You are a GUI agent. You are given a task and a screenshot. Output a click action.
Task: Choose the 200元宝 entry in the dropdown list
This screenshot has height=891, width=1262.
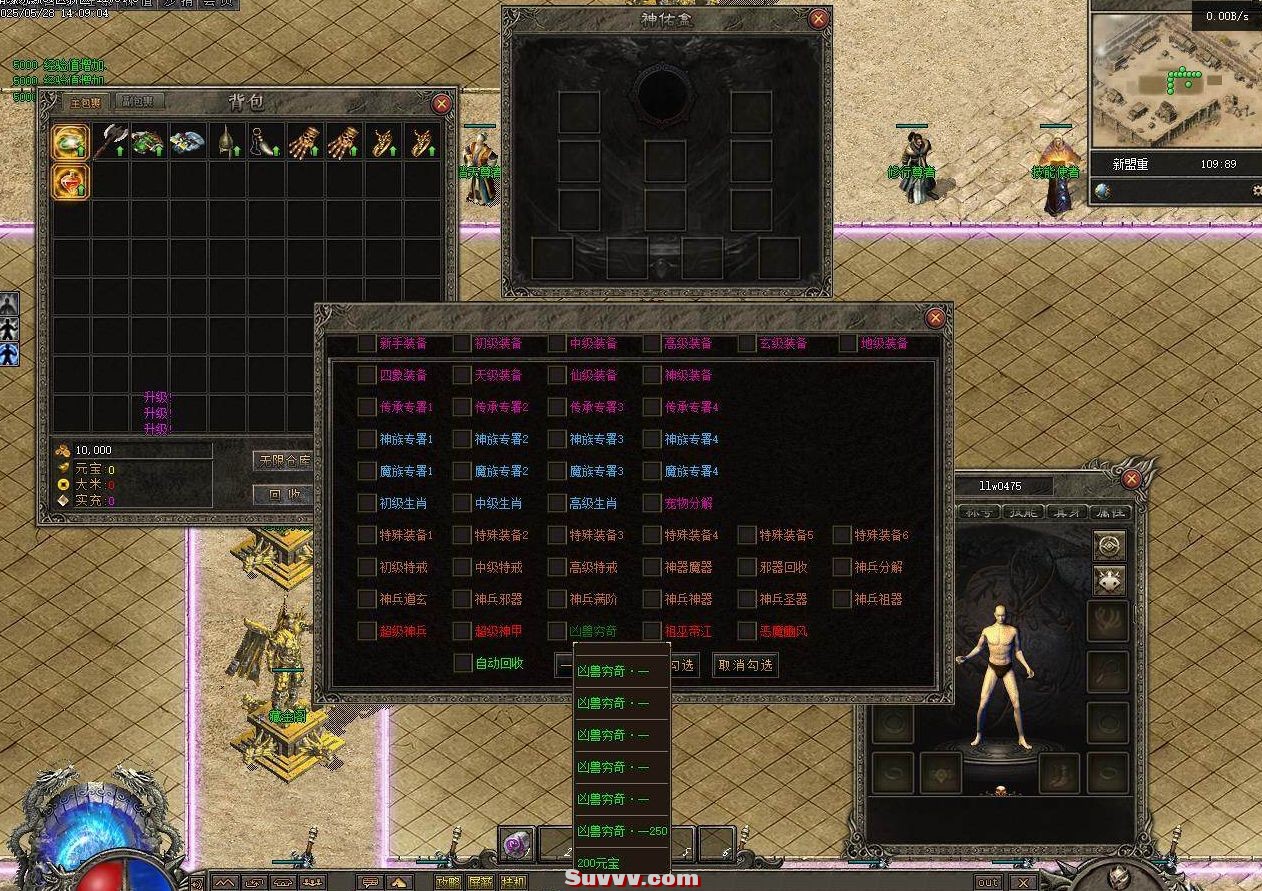598,863
